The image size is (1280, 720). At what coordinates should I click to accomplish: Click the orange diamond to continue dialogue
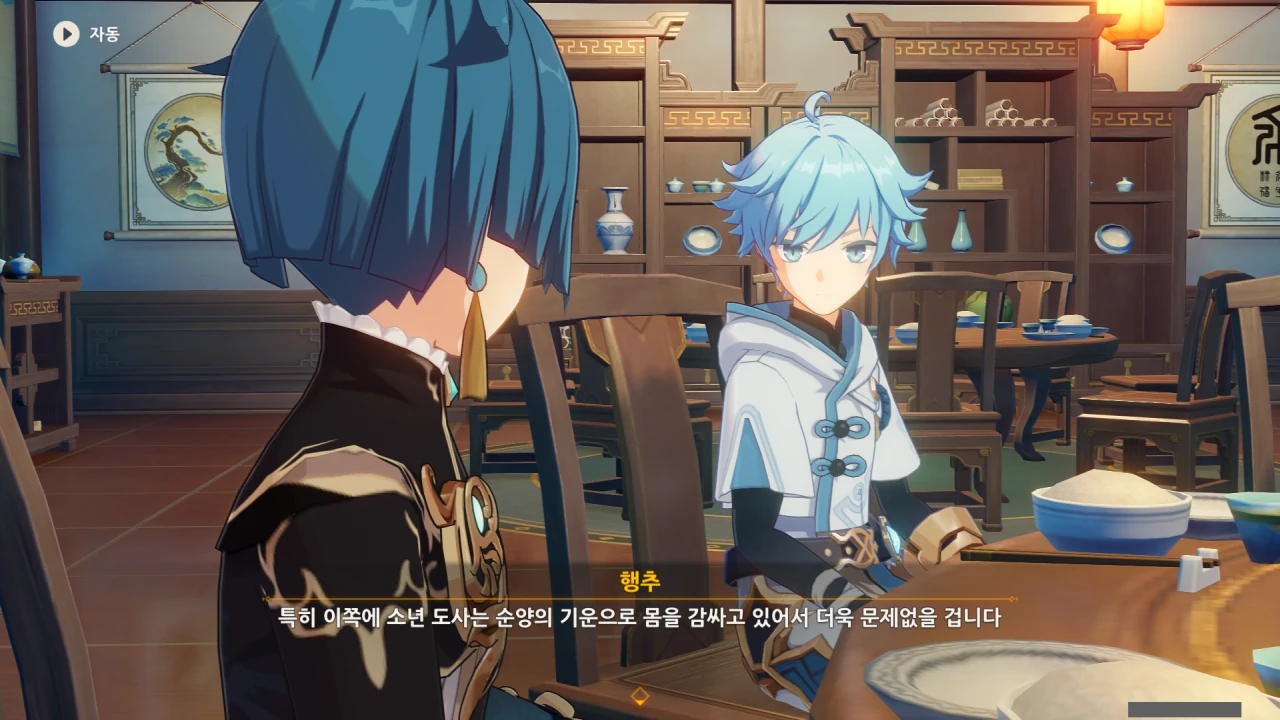tap(639, 695)
